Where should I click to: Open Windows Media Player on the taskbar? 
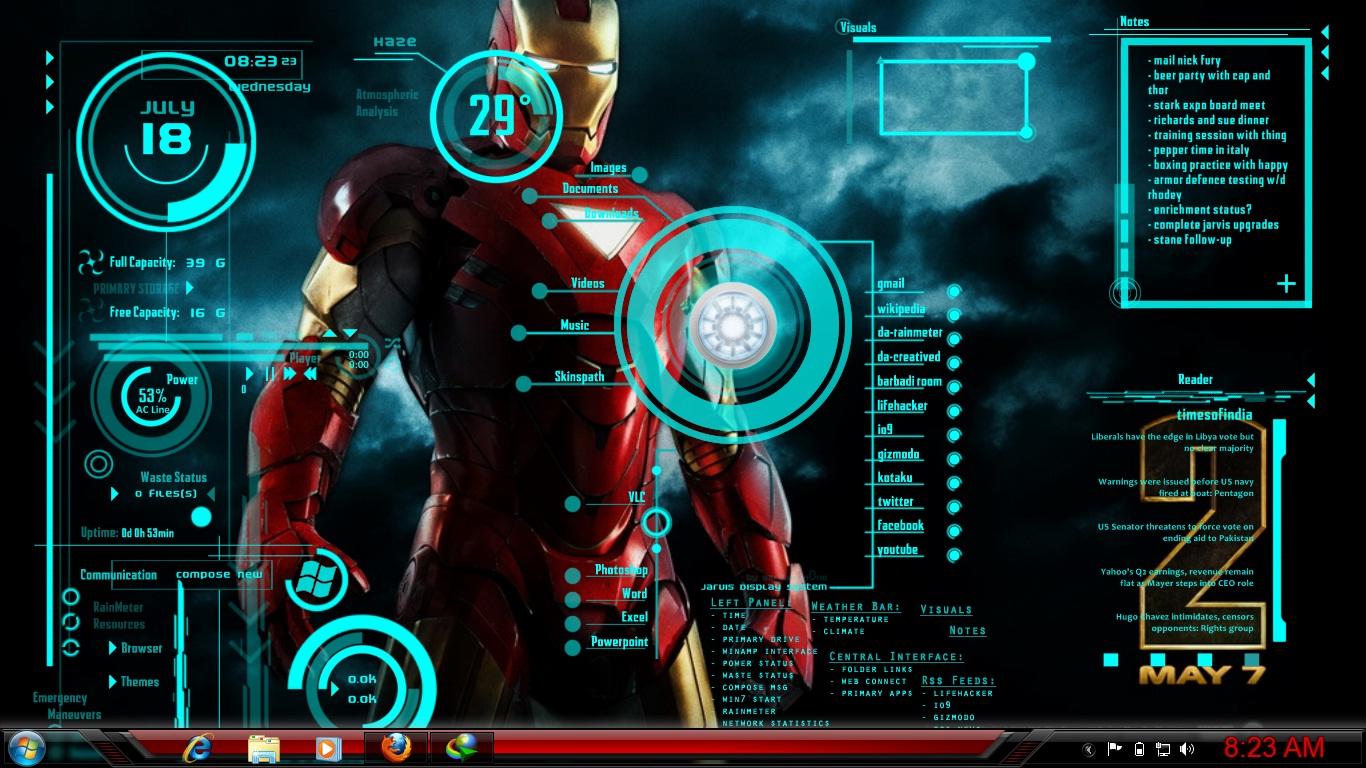click(x=329, y=748)
